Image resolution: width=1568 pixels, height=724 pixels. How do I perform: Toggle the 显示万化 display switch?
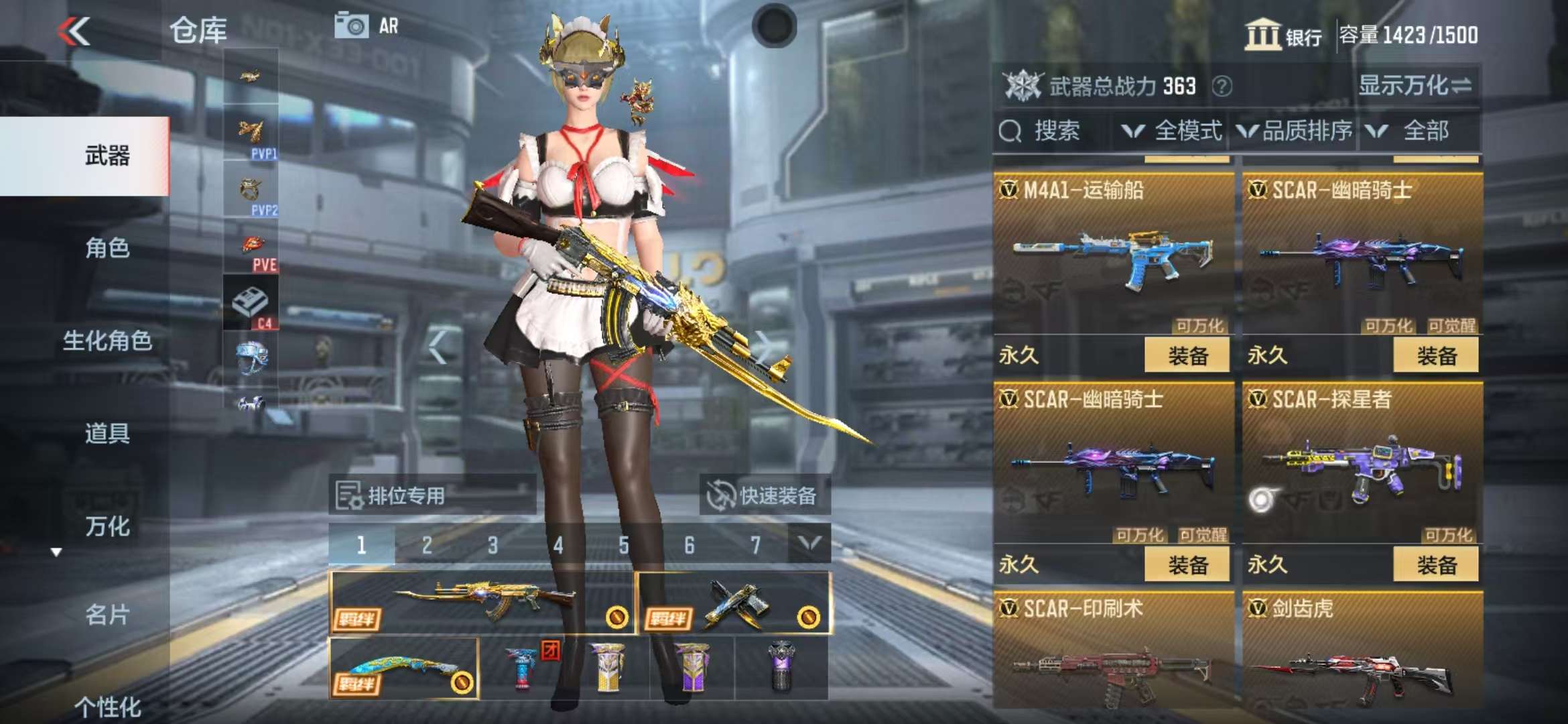pos(1414,86)
